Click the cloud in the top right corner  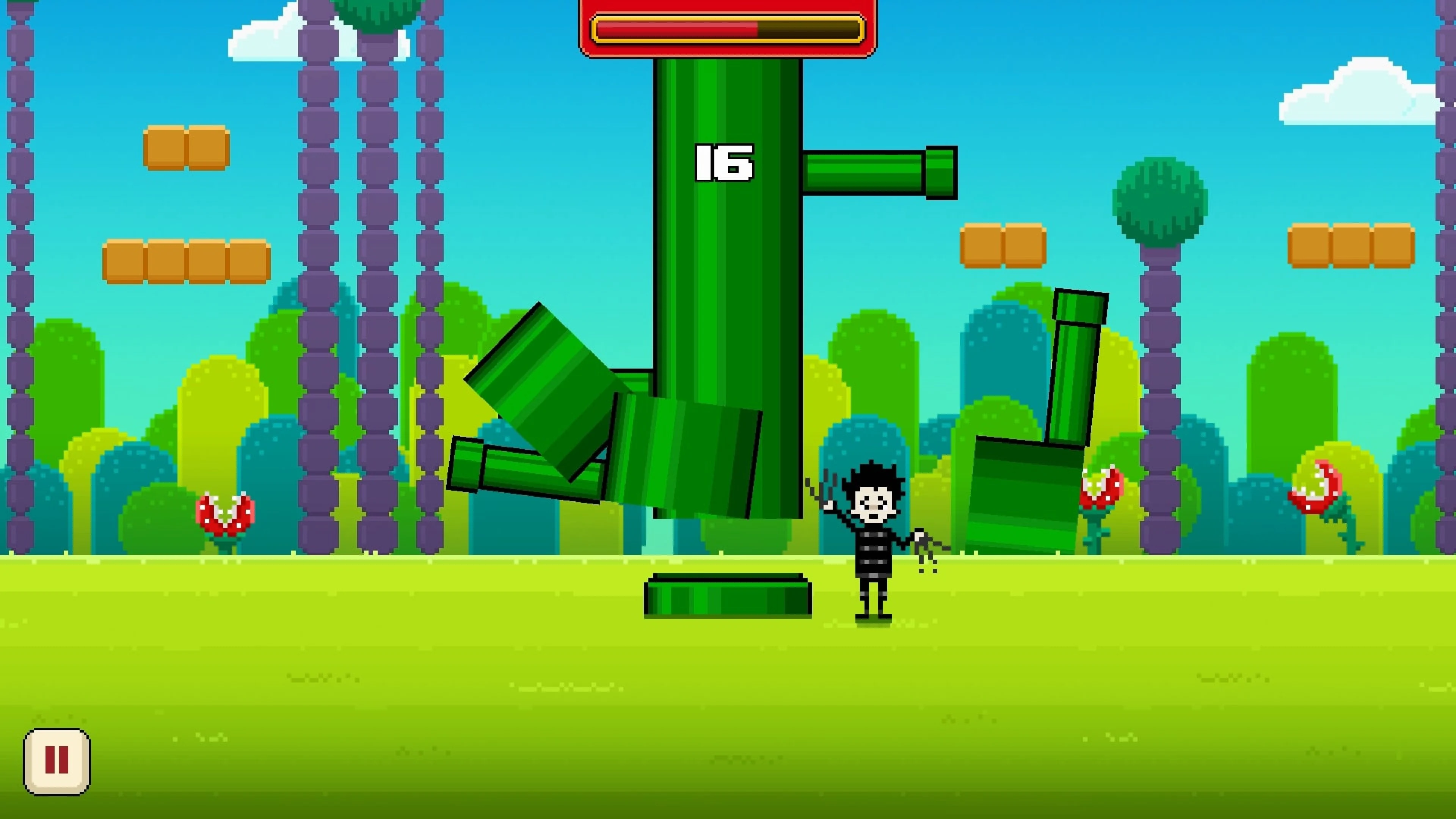click(x=1357, y=91)
